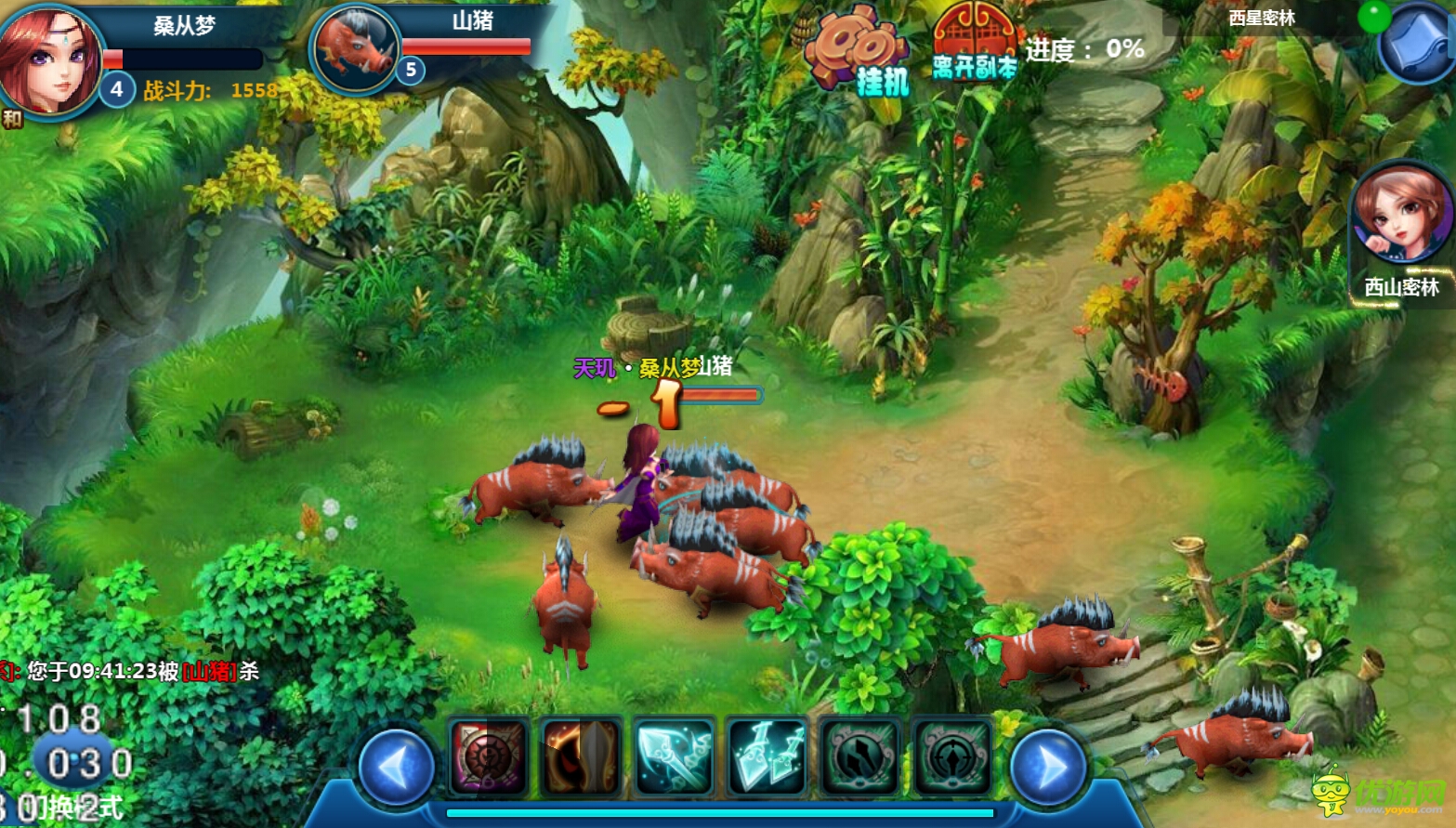Page the skill bar with the left arrow

(x=396, y=767)
